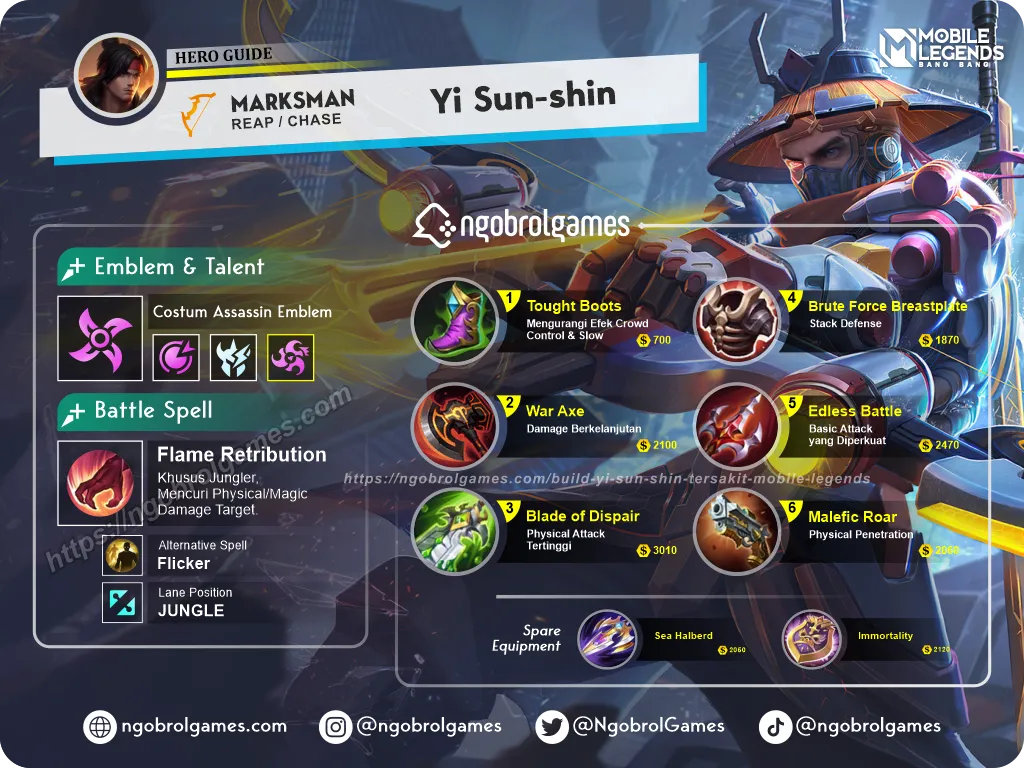Click the Jungle lane position icon
Screen dimensions: 1024x768
tap(123, 603)
